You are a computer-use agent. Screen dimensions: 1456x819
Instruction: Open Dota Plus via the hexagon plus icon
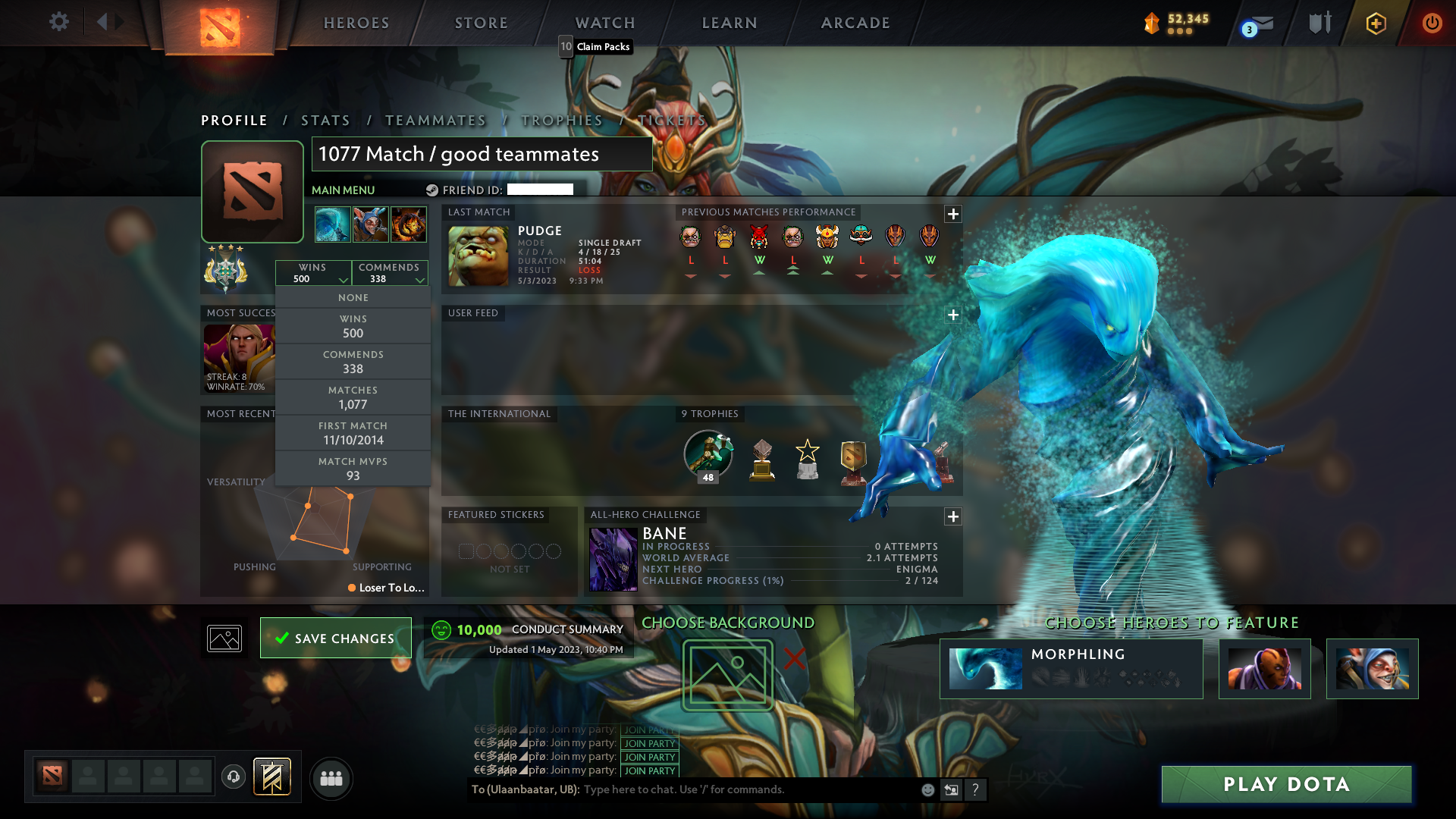click(x=1375, y=24)
